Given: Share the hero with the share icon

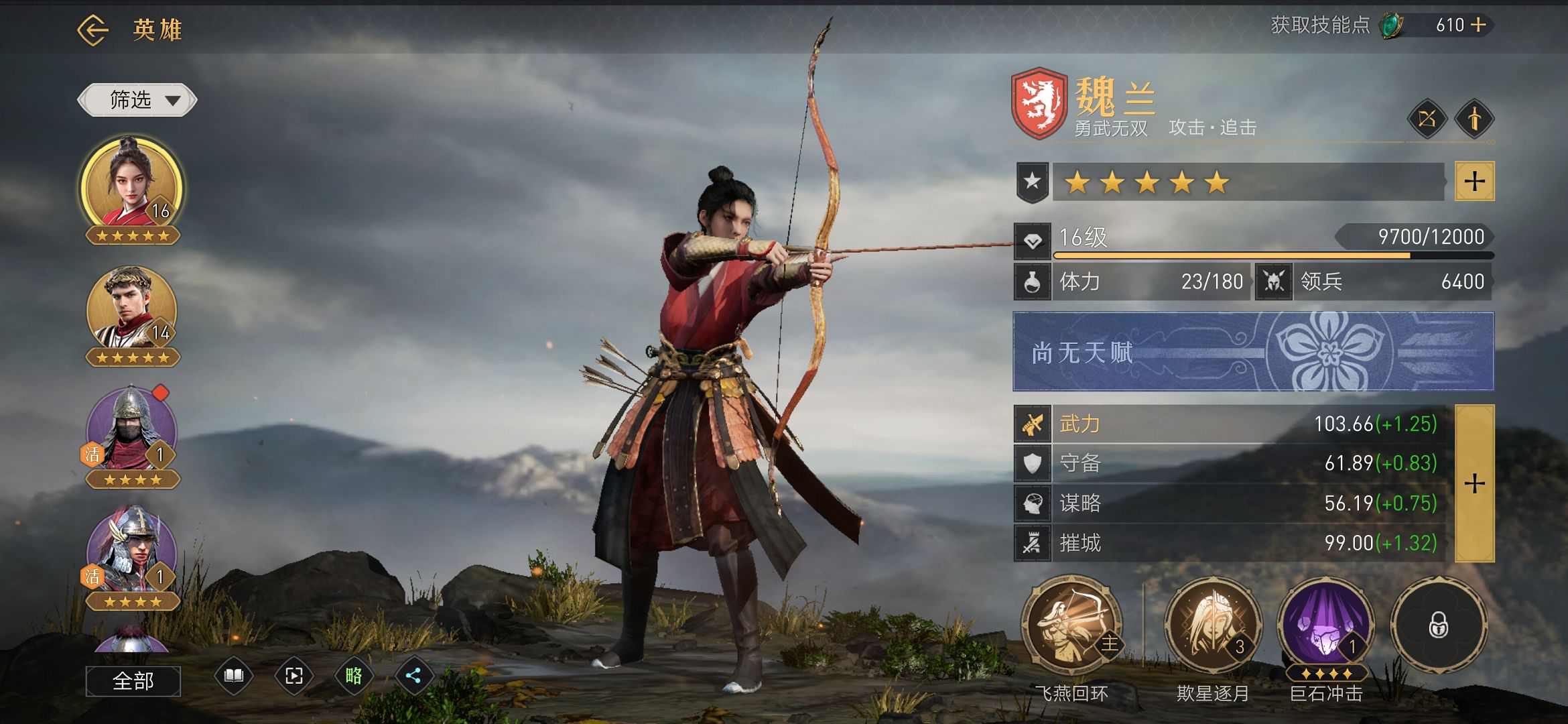Looking at the screenshot, I should pos(413,676).
